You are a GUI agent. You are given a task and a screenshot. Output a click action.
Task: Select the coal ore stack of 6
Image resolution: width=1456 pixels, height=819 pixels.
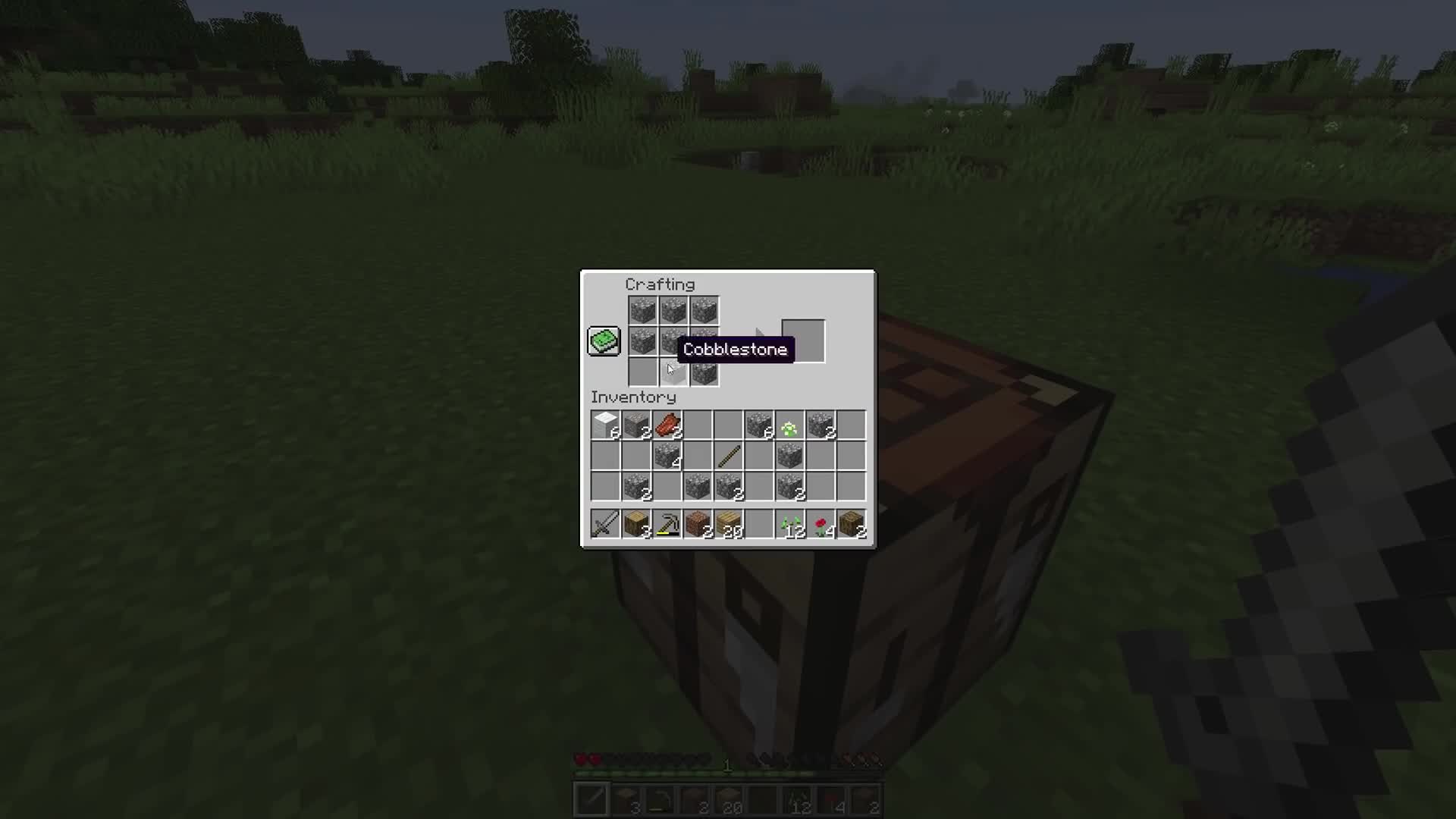759,425
